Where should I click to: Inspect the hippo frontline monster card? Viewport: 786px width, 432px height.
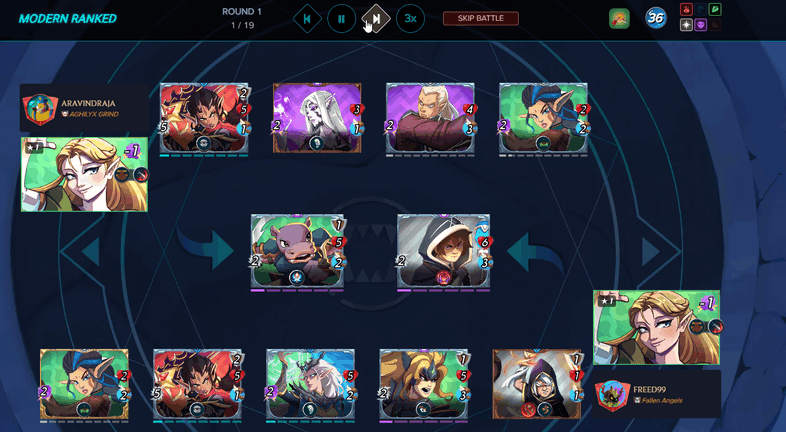pos(297,251)
